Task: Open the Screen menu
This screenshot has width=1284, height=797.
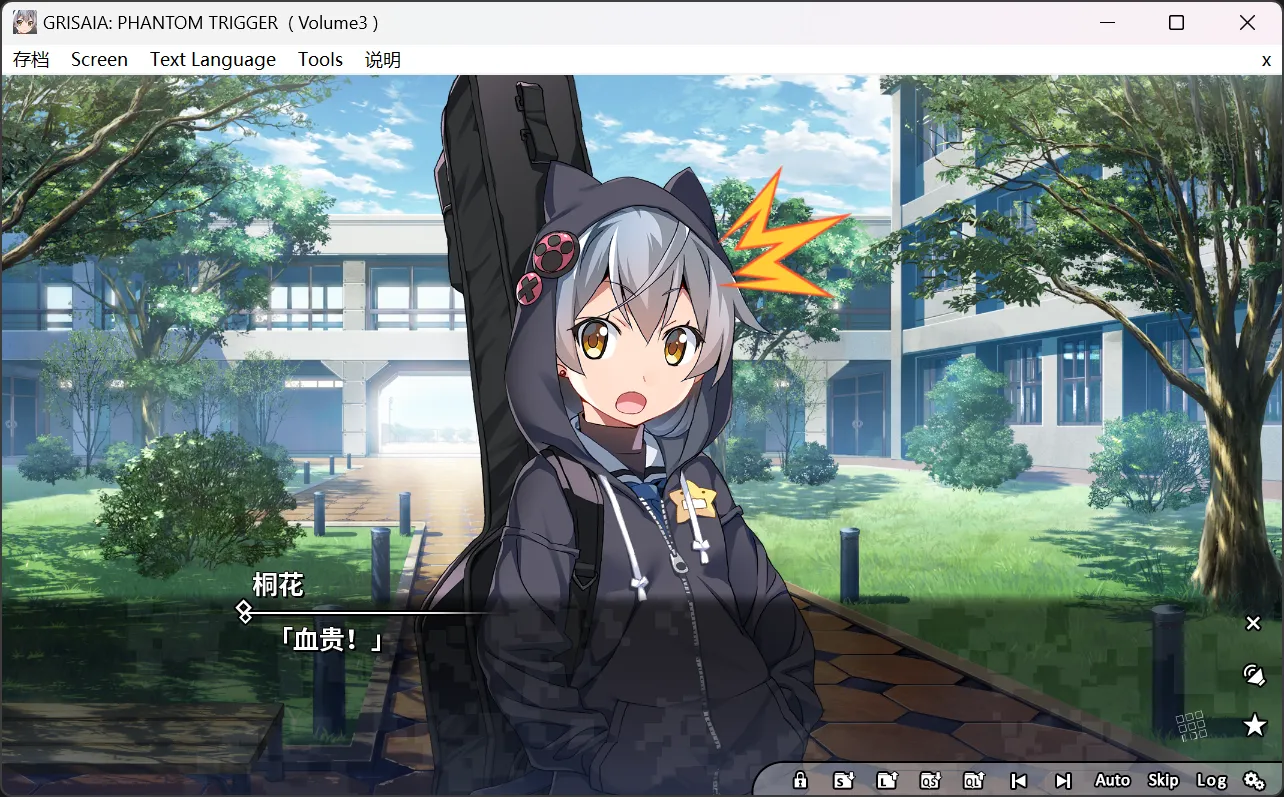Action: 99,59
